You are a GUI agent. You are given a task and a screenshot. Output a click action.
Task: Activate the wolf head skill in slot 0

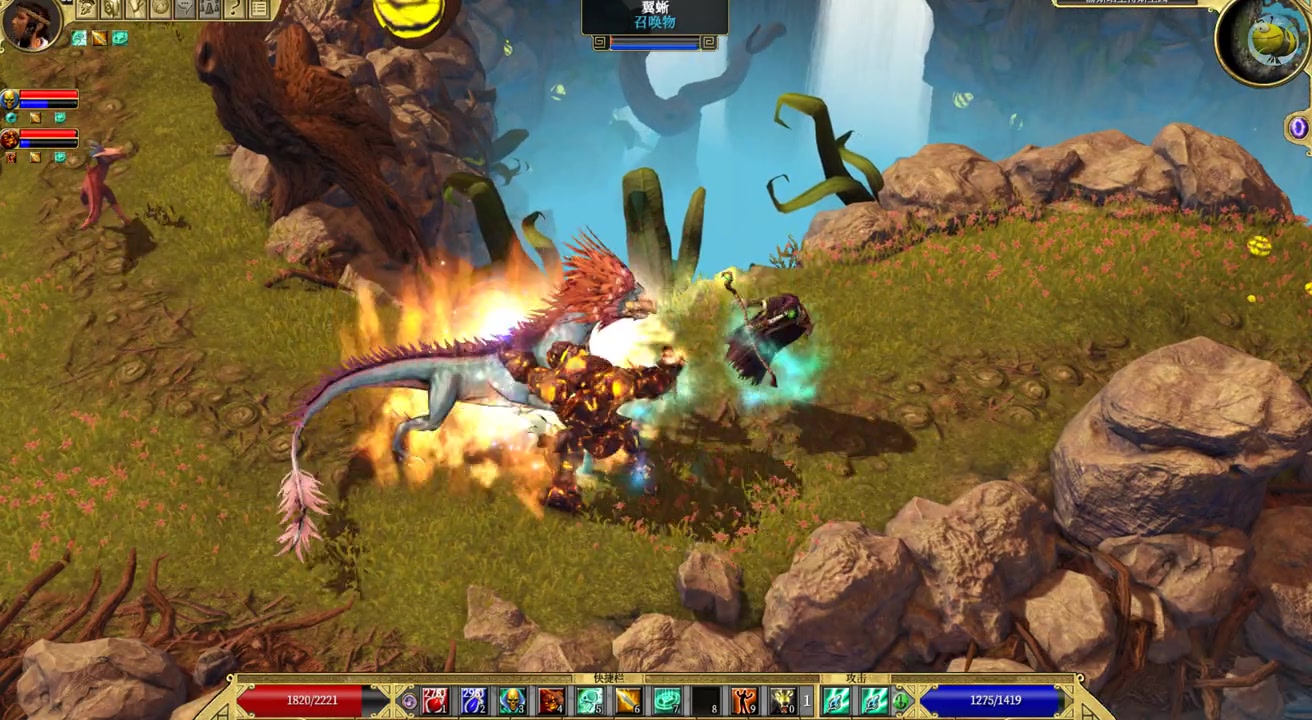783,700
